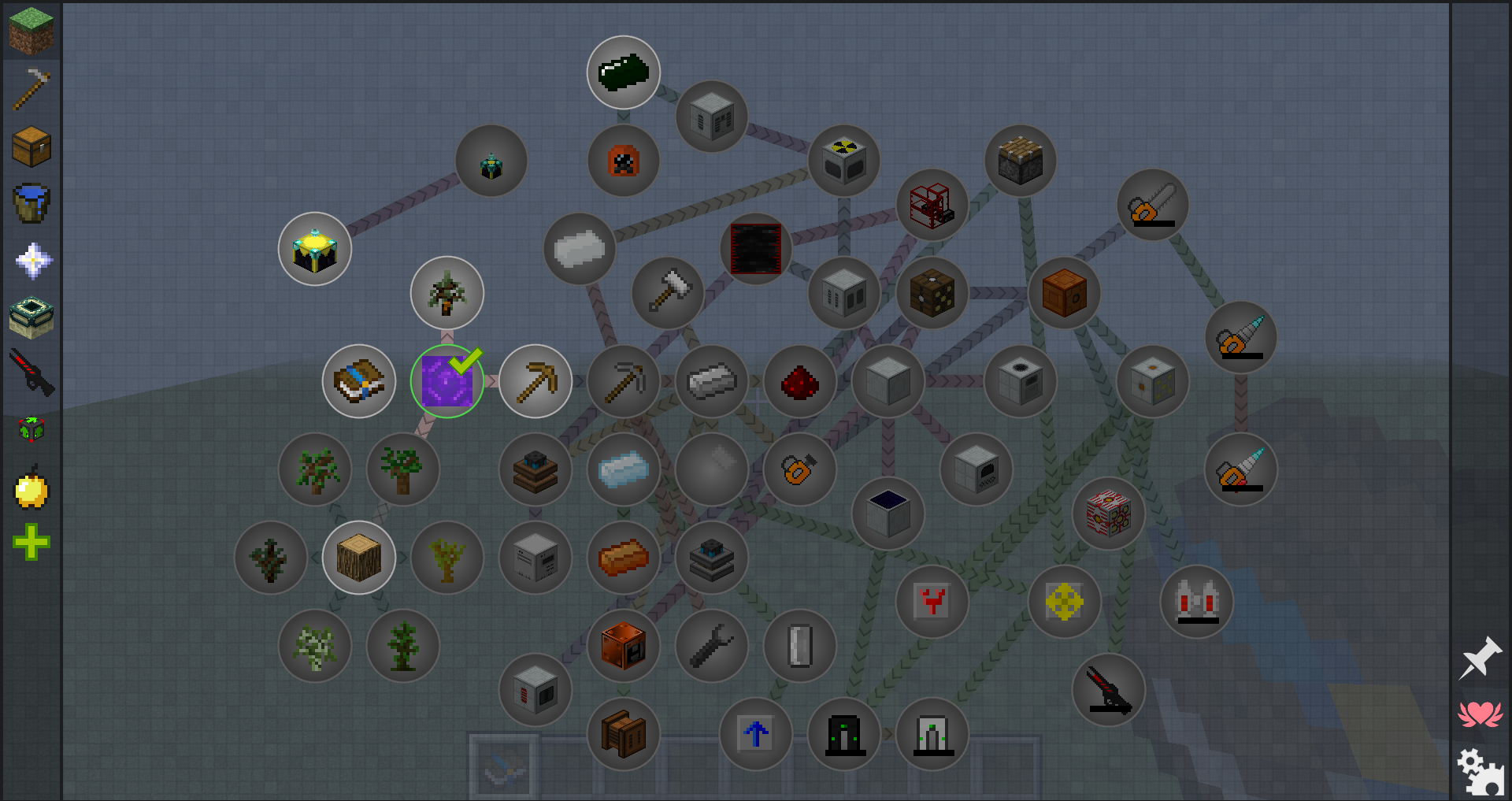Select the nuclear reactor quest
The height and width of the screenshot is (801, 1512).
click(845, 161)
